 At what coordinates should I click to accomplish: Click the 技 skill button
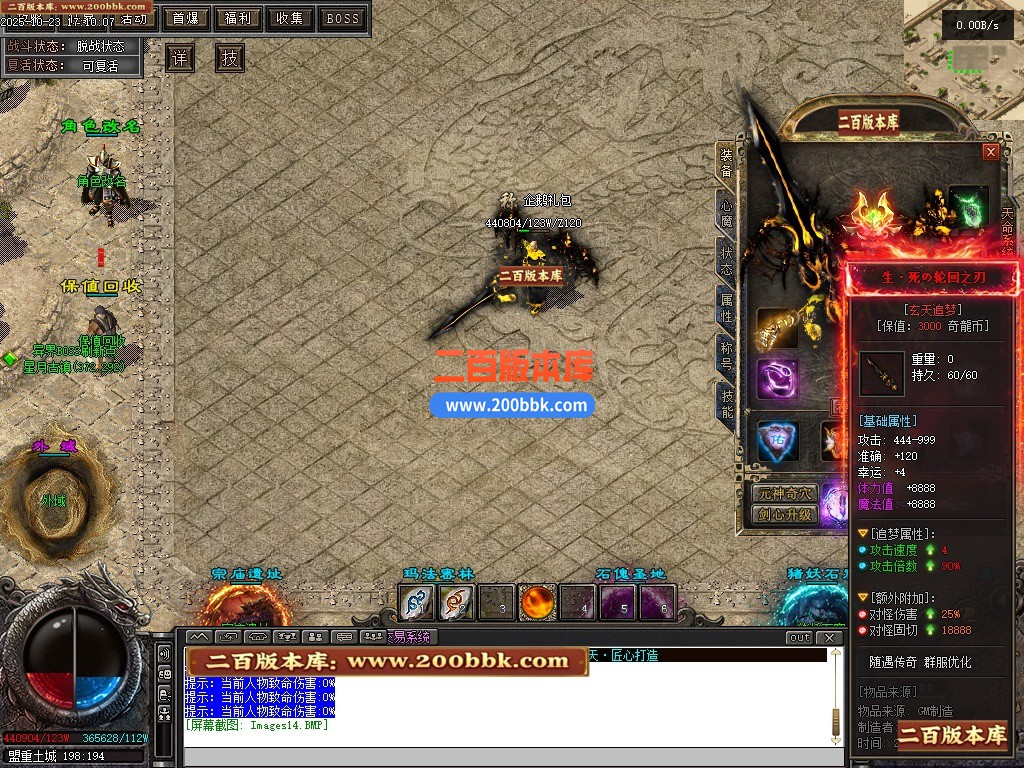230,58
